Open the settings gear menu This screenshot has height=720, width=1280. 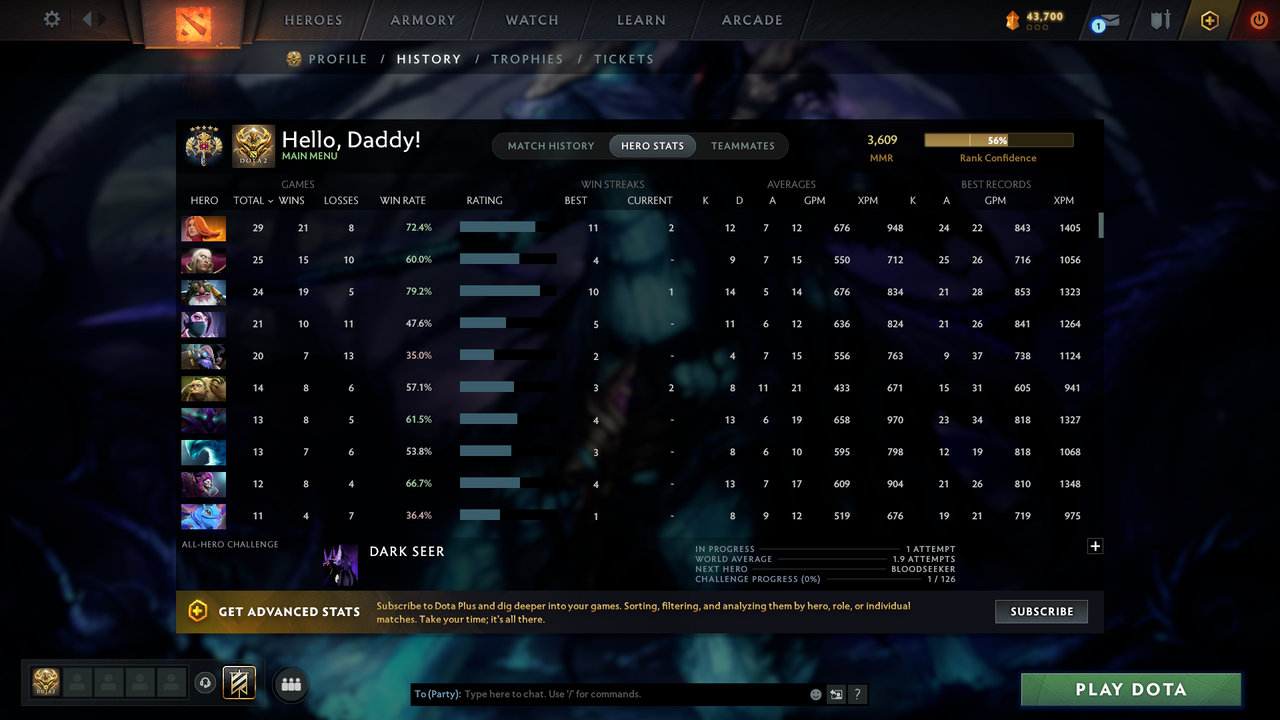(53, 18)
